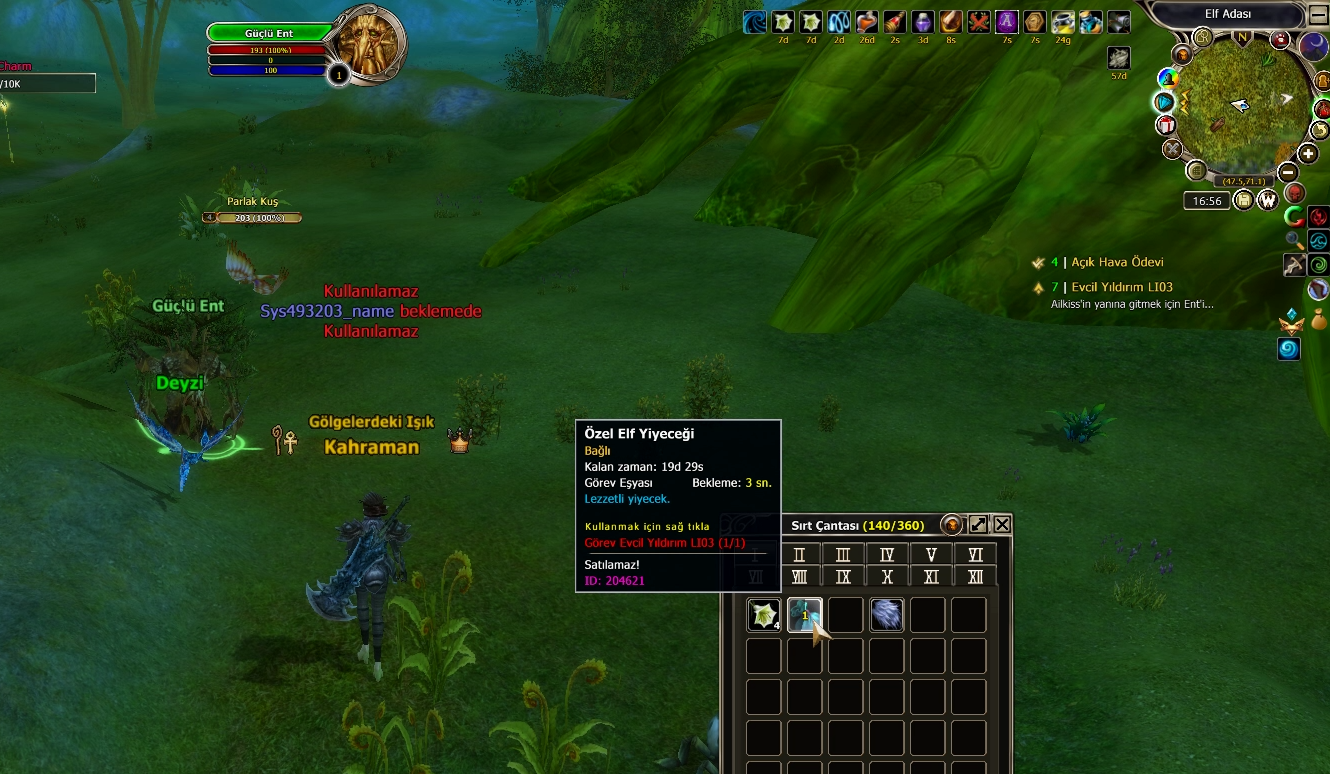Close the Sırt Çantası backpack window
This screenshot has width=1330, height=774.
[1002, 525]
